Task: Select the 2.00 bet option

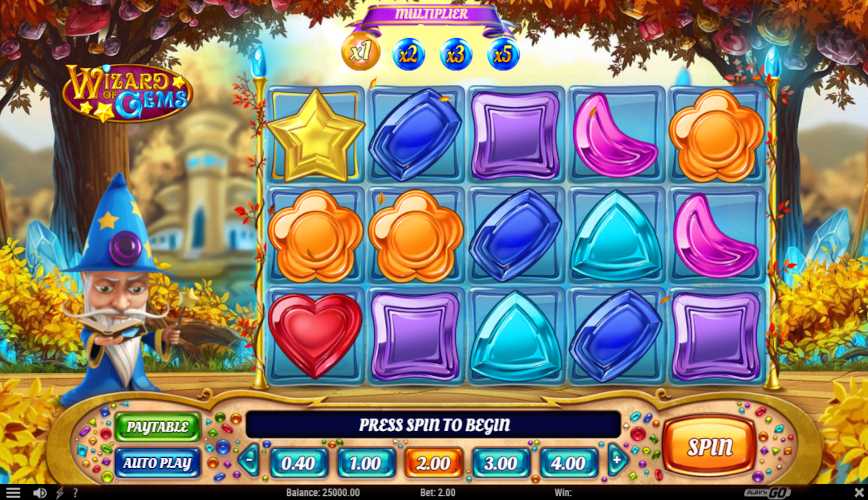Action: click(x=433, y=463)
